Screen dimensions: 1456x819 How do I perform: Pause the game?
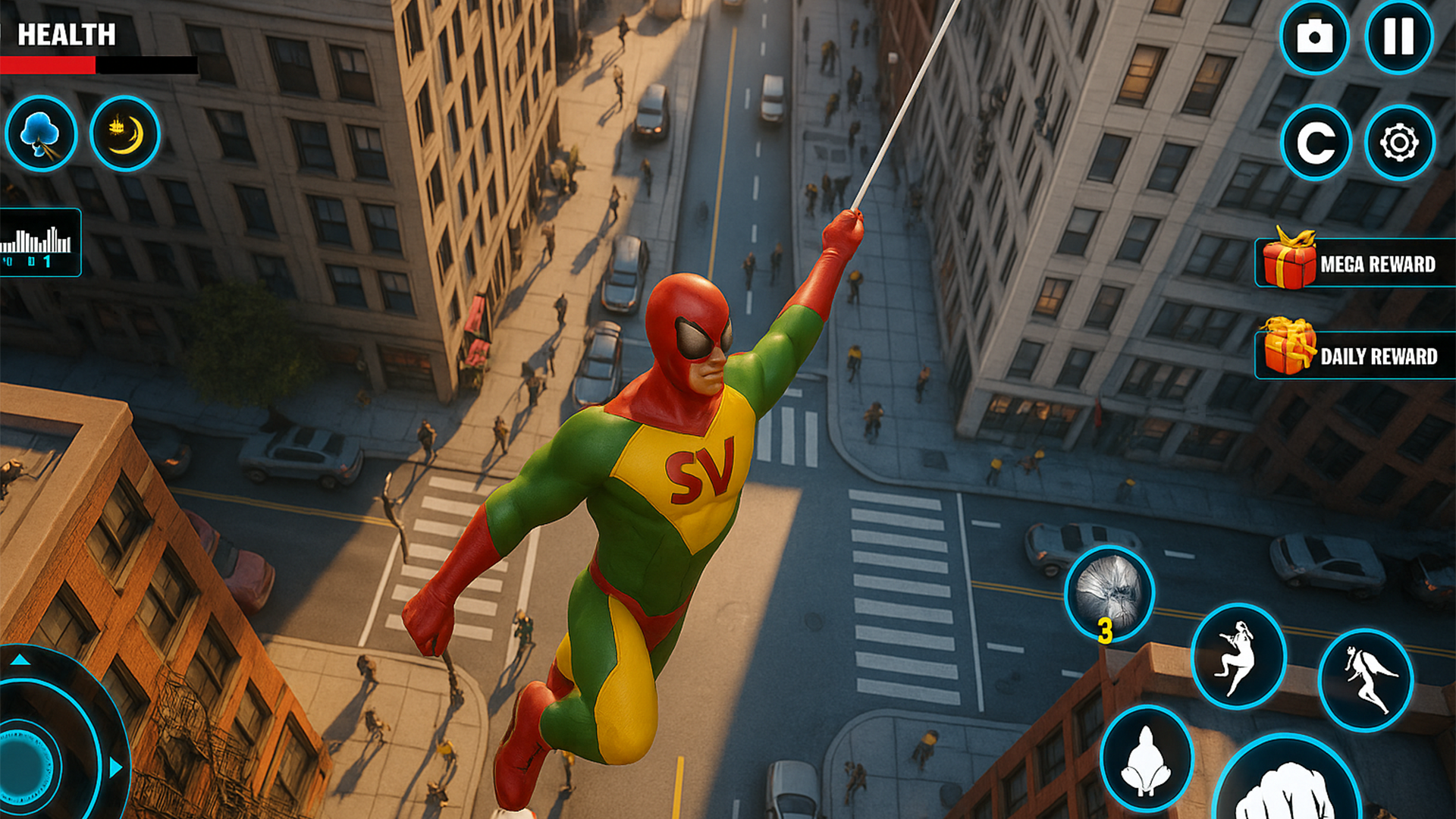click(x=1398, y=36)
